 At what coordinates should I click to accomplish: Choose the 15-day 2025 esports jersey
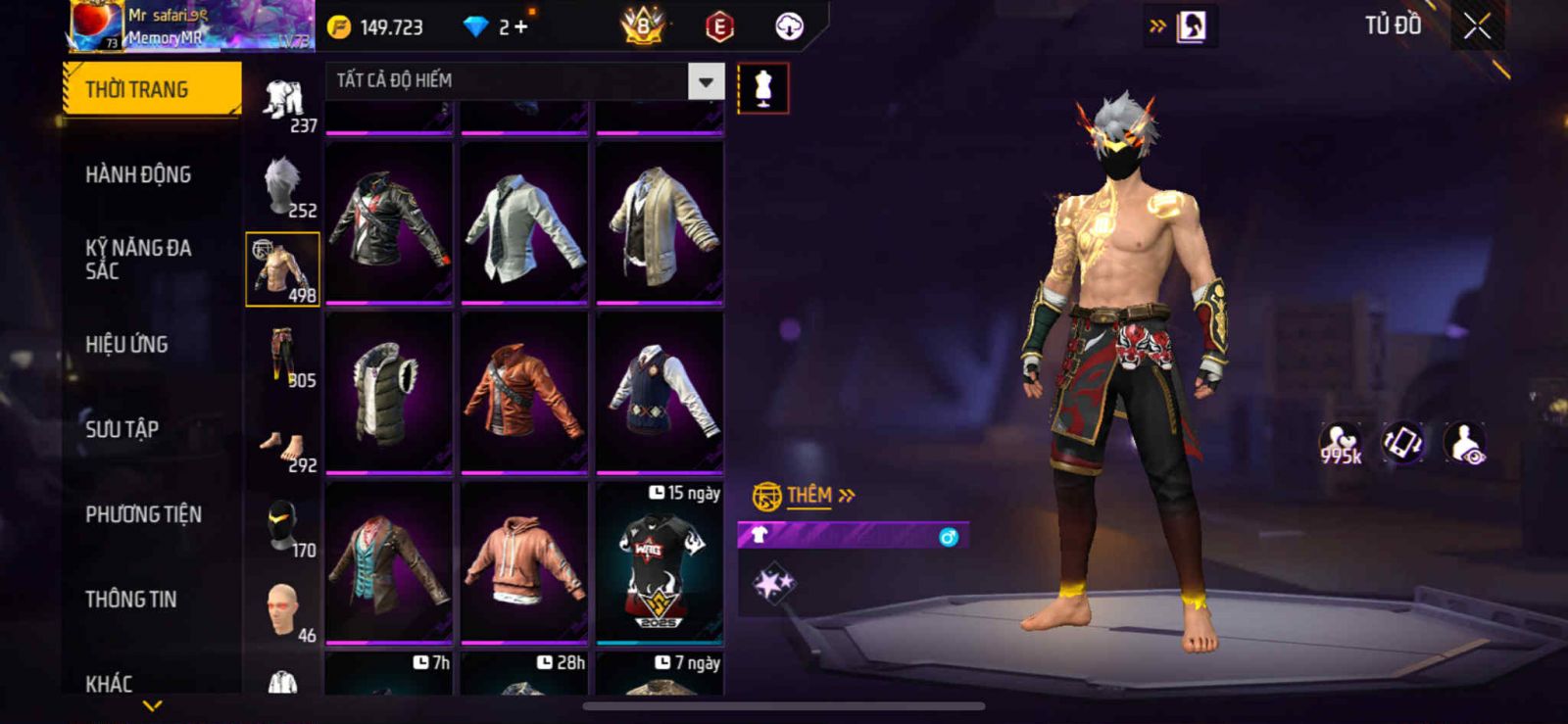point(660,563)
